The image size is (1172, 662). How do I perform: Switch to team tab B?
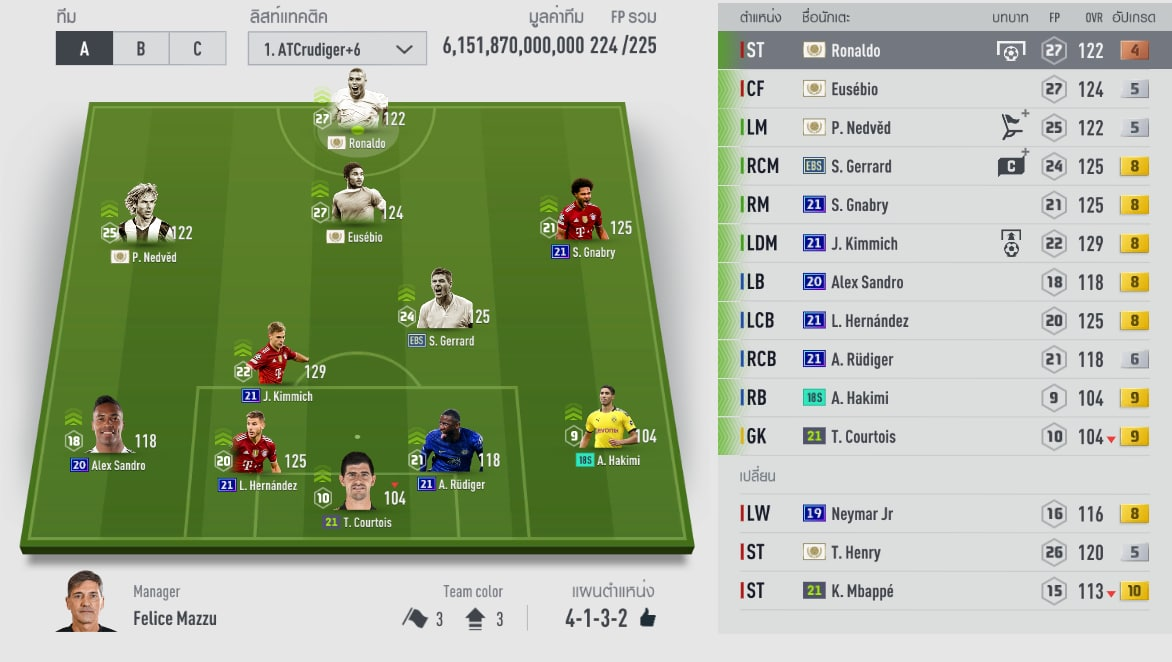pos(140,49)
